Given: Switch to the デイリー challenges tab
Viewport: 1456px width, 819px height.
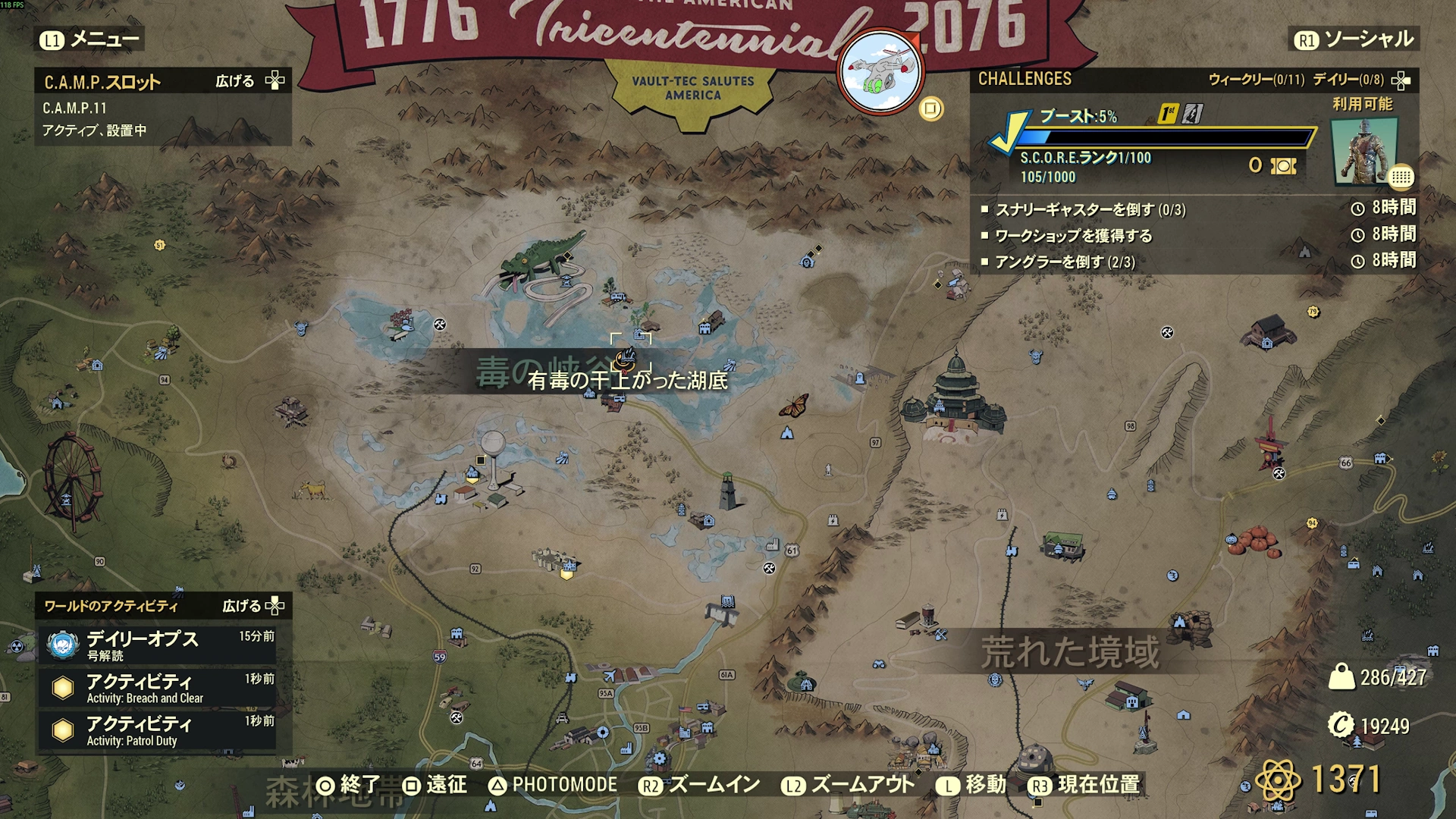Looking at the screenshot, I should click(1348, 80).
